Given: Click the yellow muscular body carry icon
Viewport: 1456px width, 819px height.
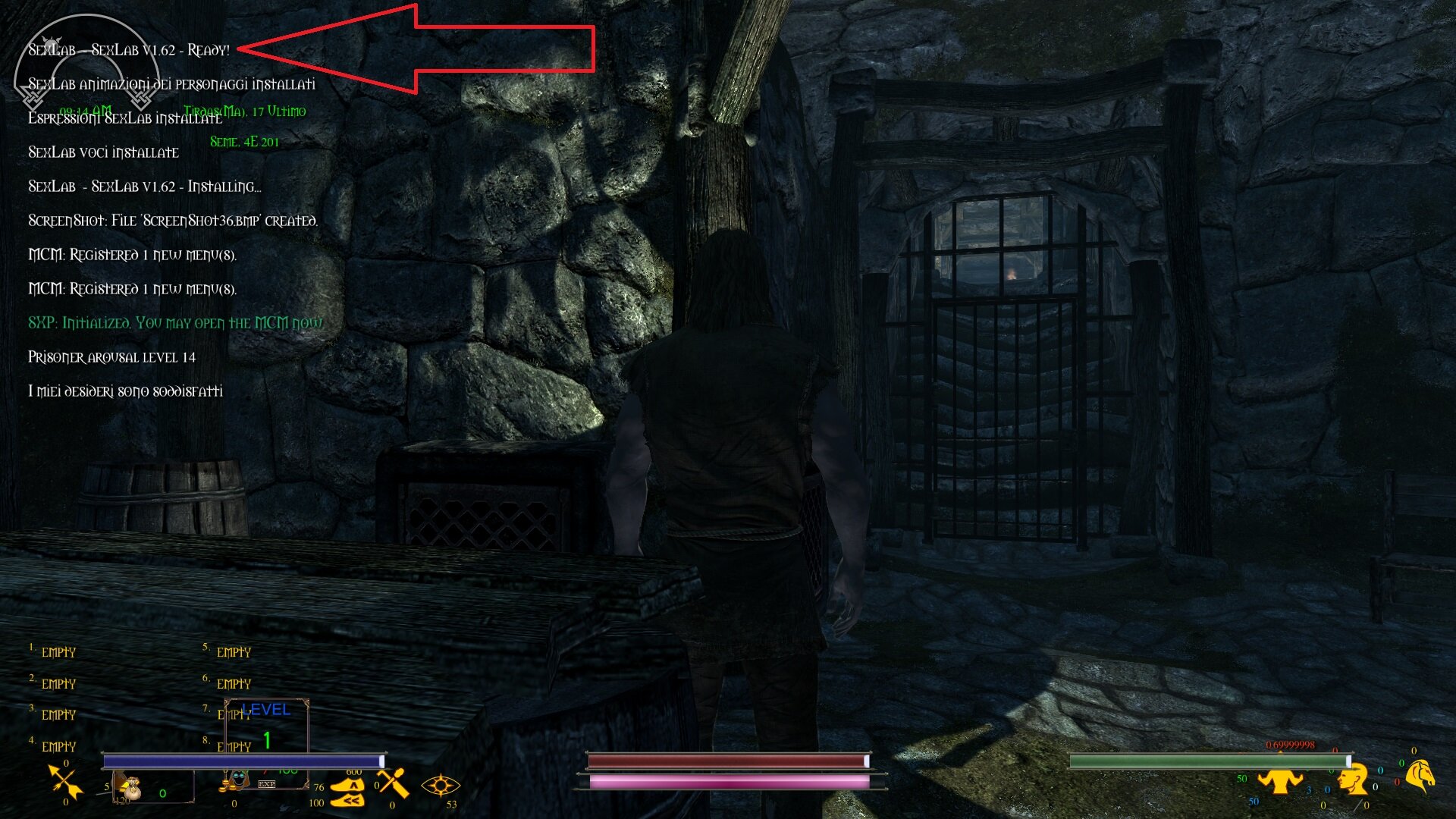Looking at the screenshot, I should point(1281,782).
